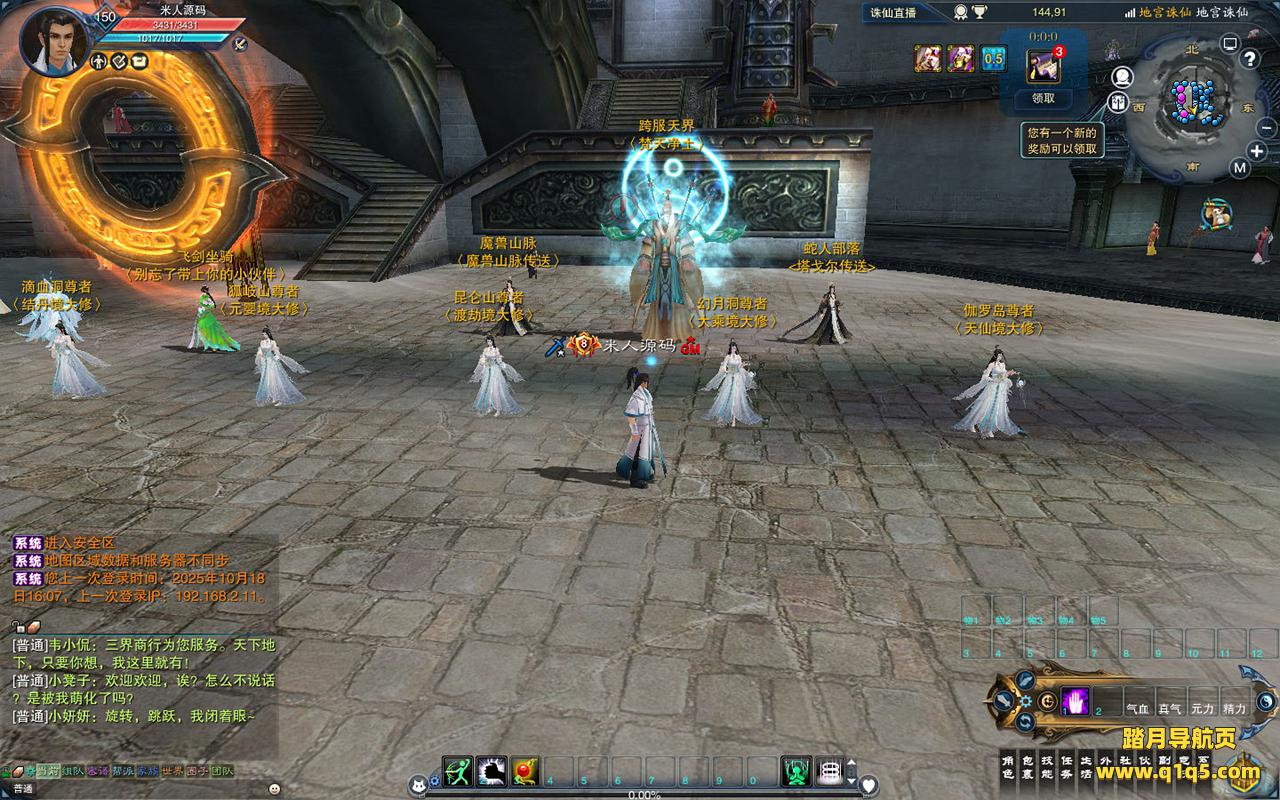Activate the purple hand skill in slot 1
The image size is (1280, 800).
point(1075,701)
